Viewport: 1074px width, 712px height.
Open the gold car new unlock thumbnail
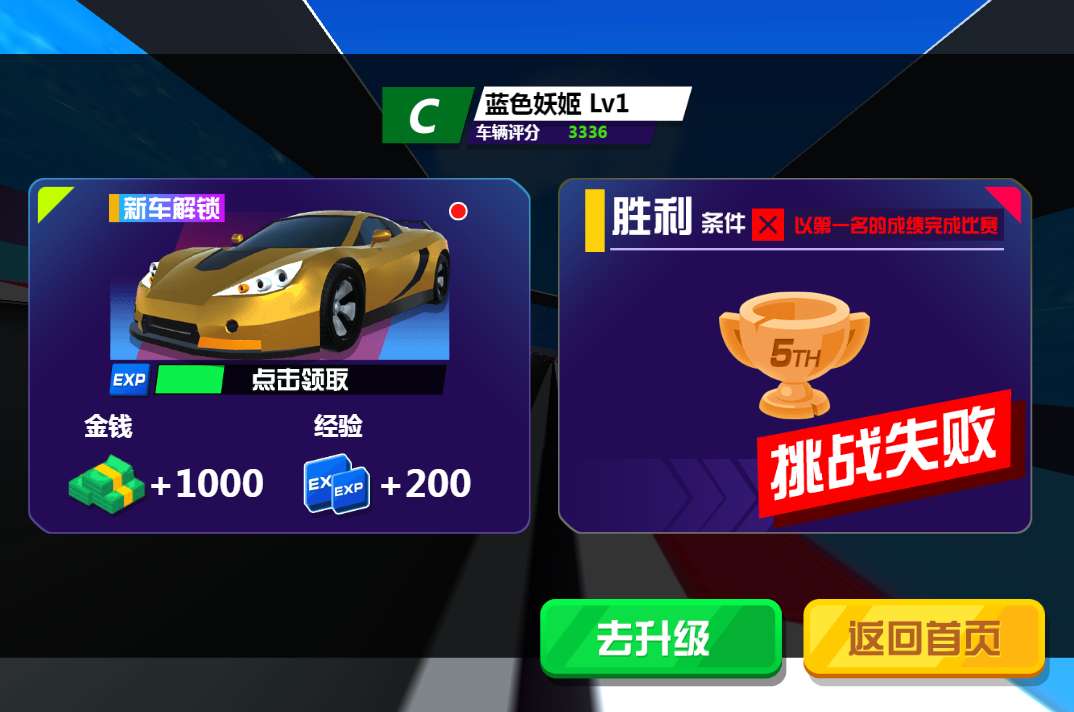click(280, 285)
